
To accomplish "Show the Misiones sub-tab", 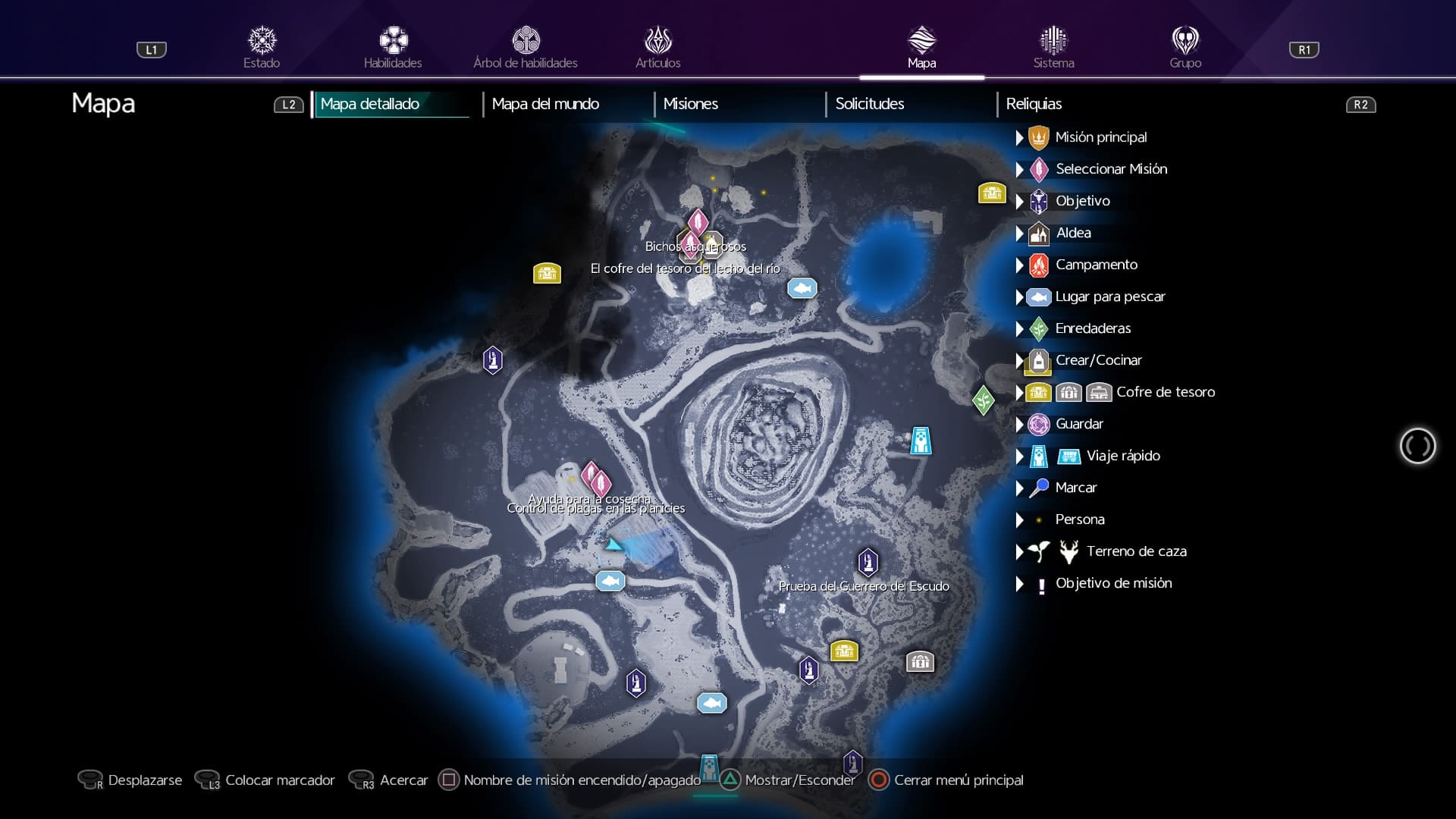I will coord(690,104).
